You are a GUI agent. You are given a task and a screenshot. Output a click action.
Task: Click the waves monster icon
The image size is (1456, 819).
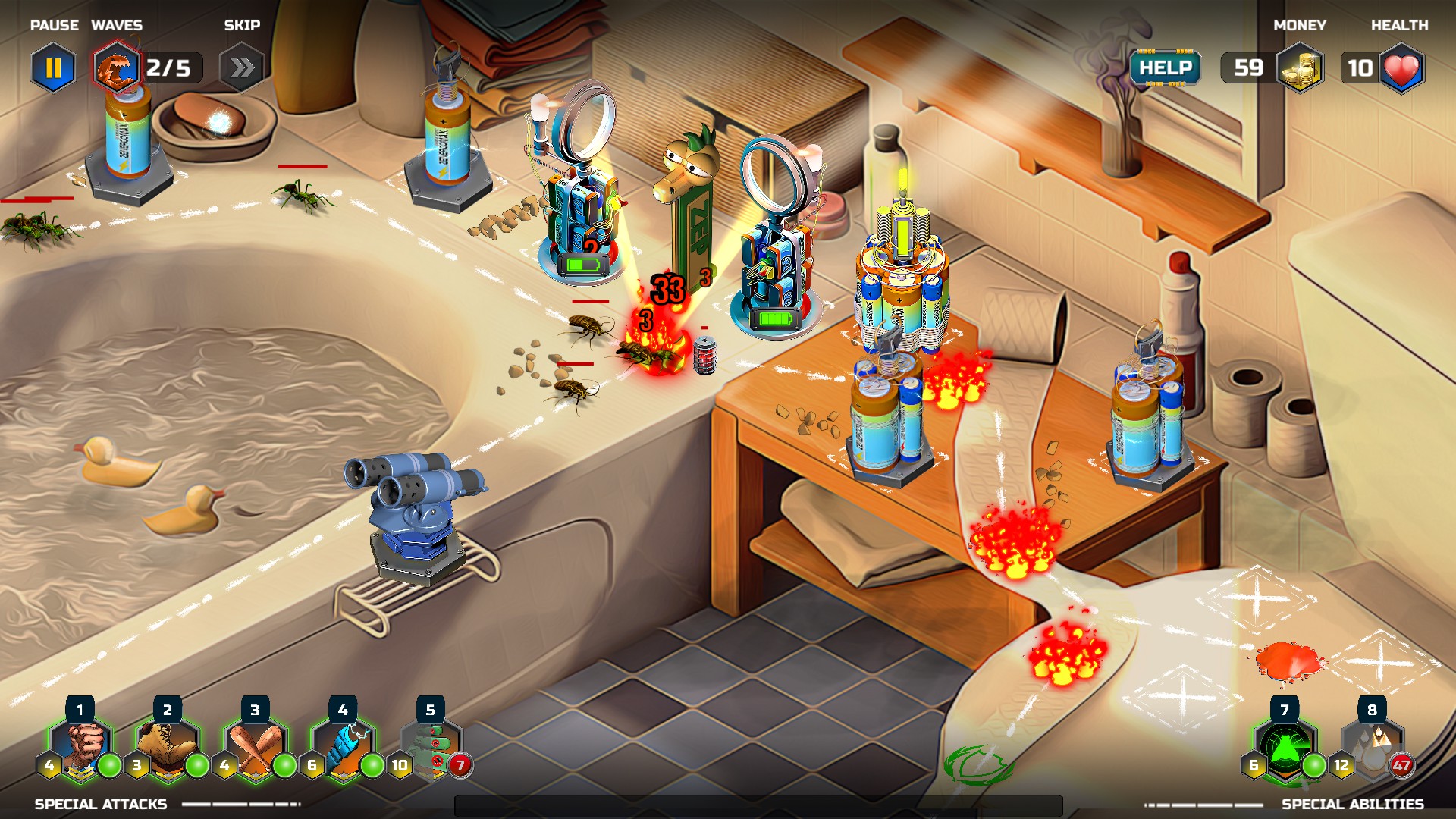[116, 68]
